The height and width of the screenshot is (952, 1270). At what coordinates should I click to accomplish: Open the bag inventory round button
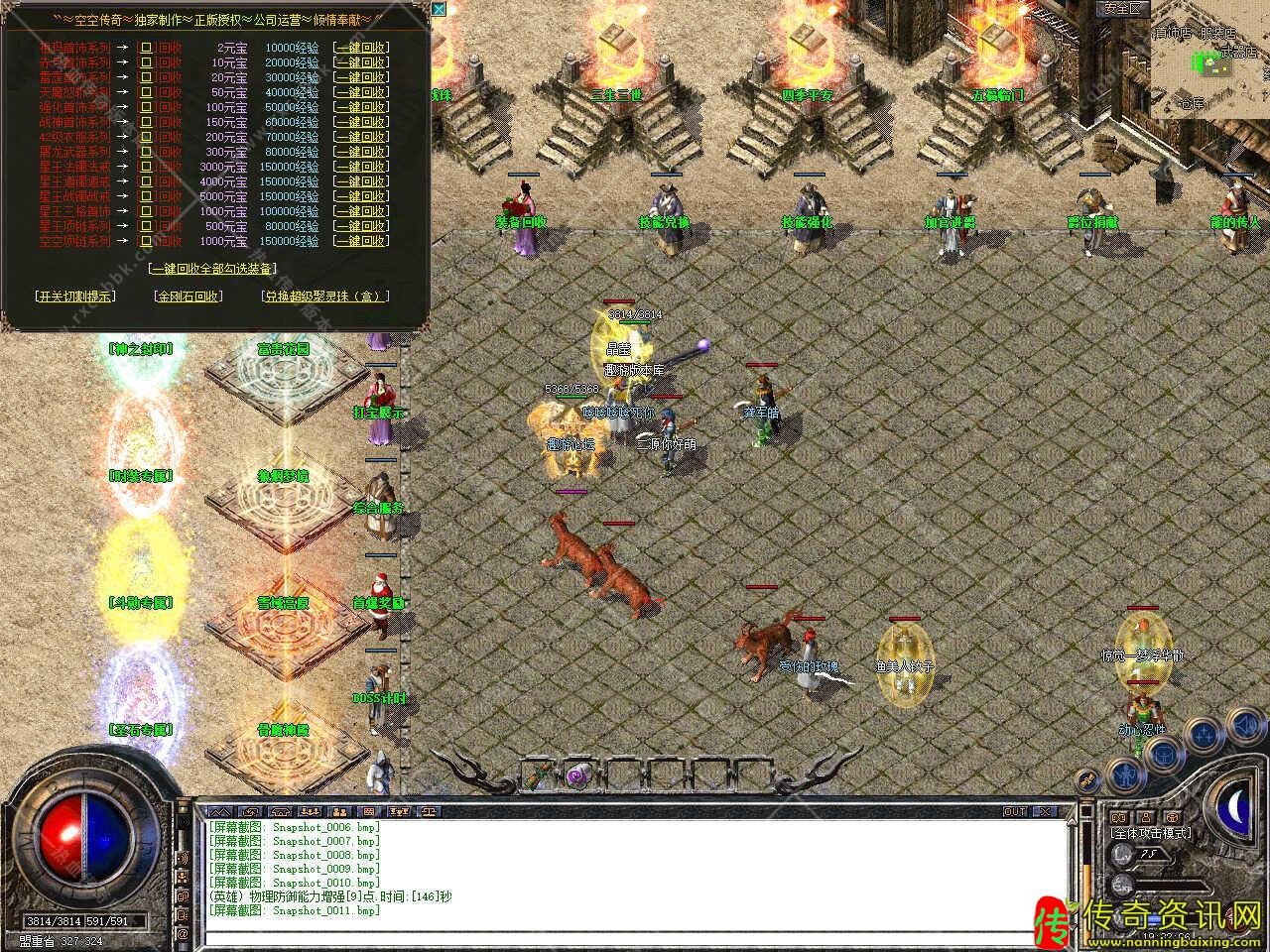click(x=1163, y=754)
